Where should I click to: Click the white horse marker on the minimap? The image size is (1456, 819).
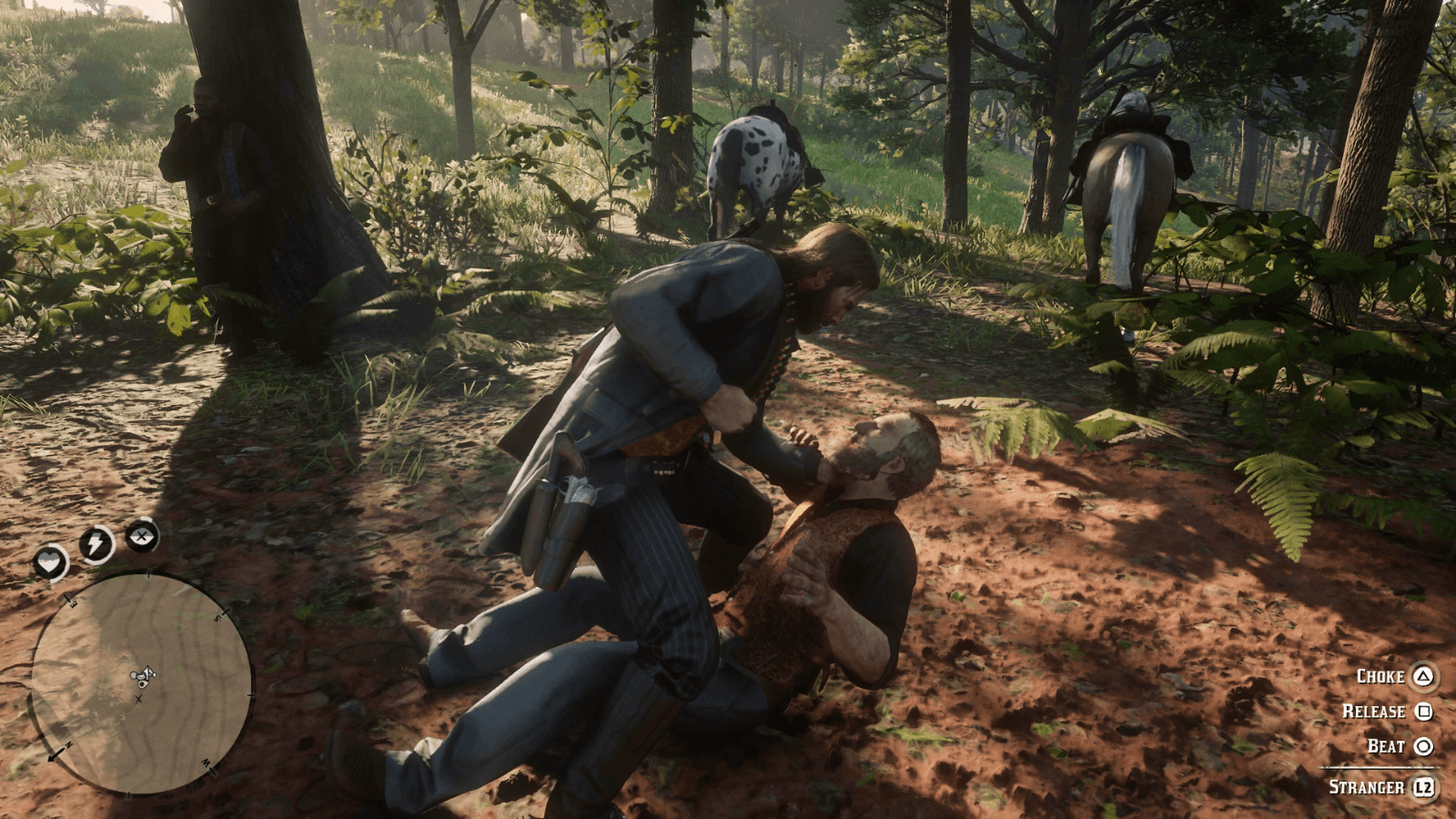point(135,674)
